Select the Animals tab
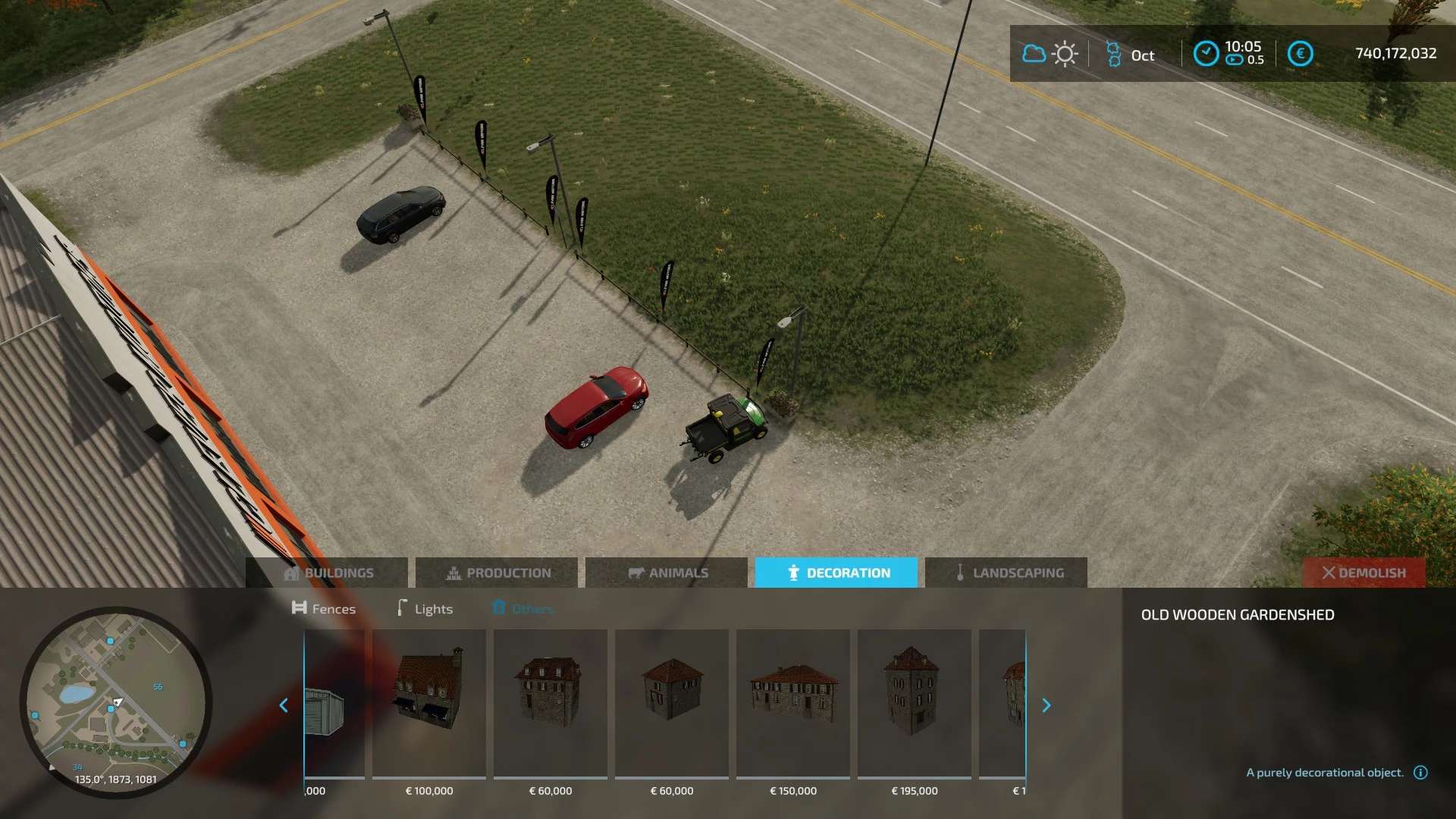 point(667,573)
